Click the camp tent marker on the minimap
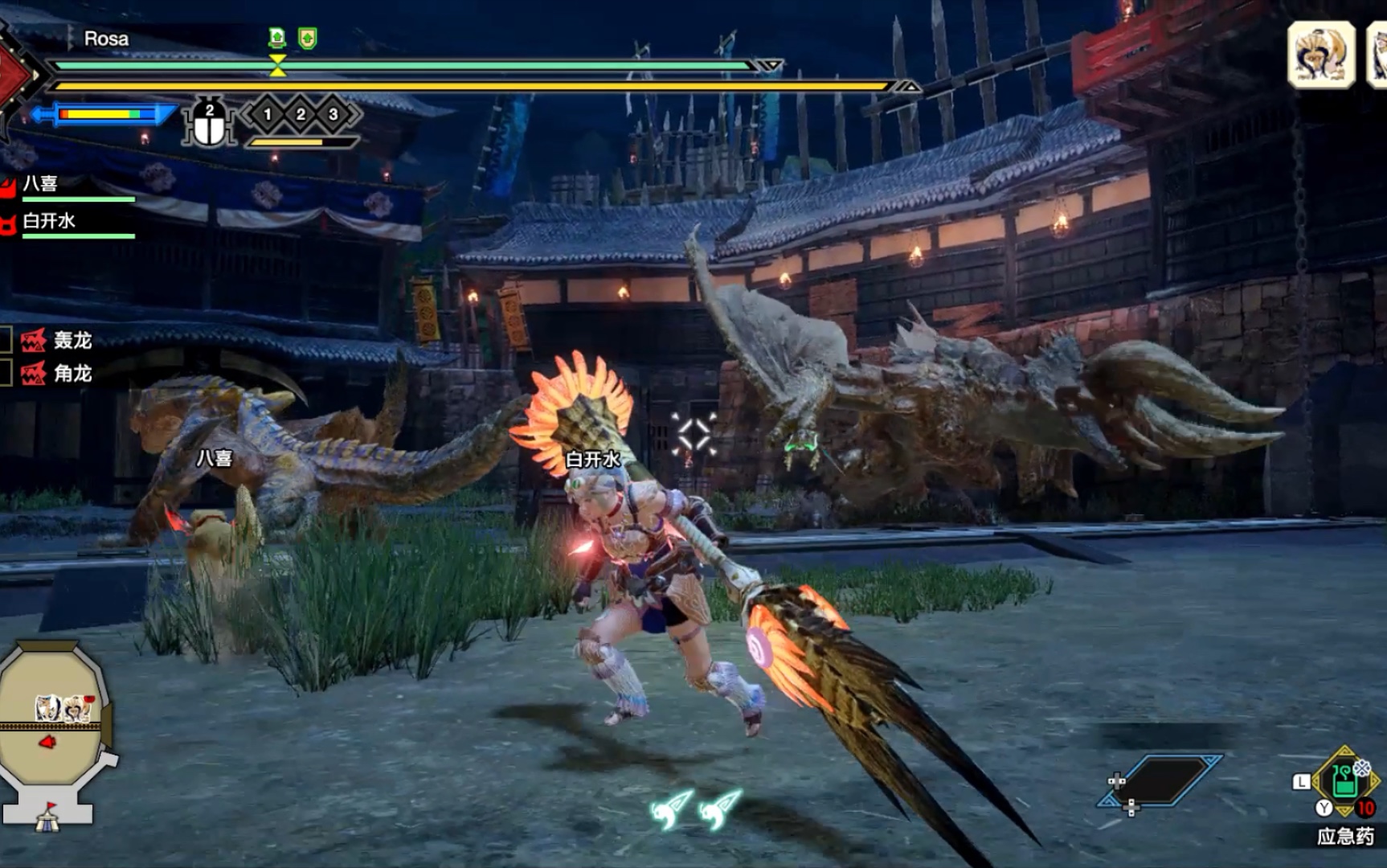The image size is (1387, 868). pyautogui.click(x=47, y=818)
